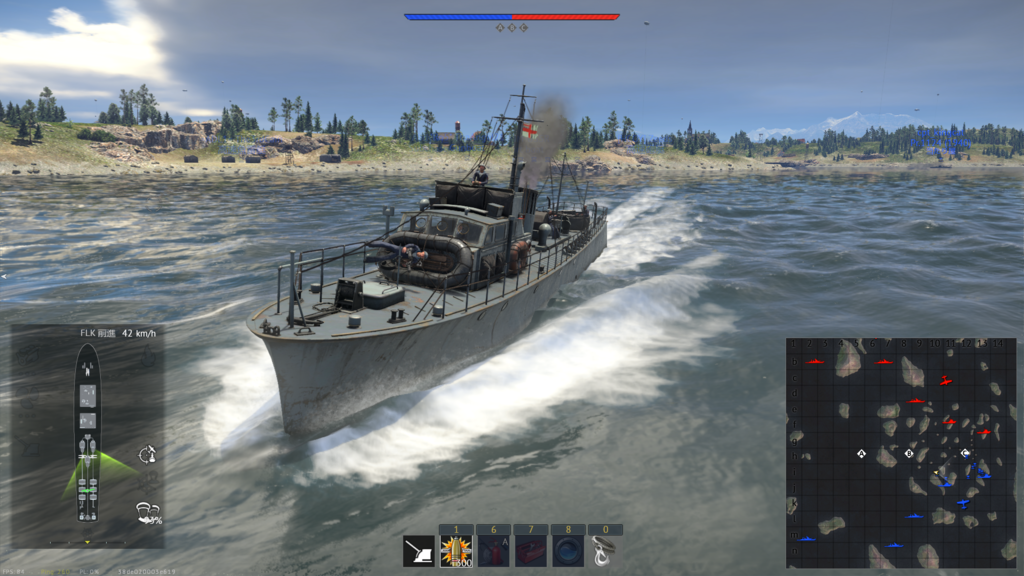Click the gunner targeting icon beside ship diagram

[x=148, y=453]
